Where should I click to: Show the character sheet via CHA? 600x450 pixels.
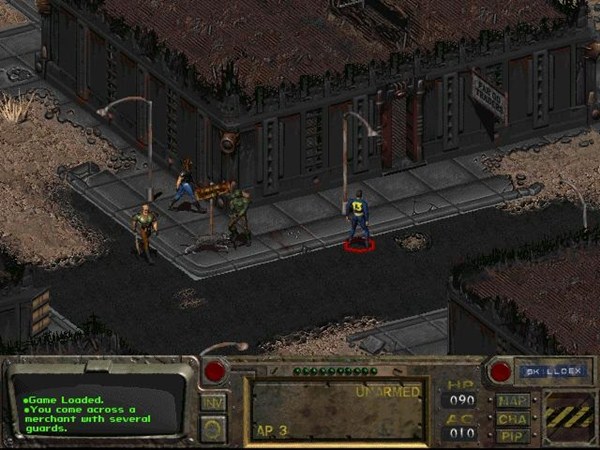[x=512, y=418]
